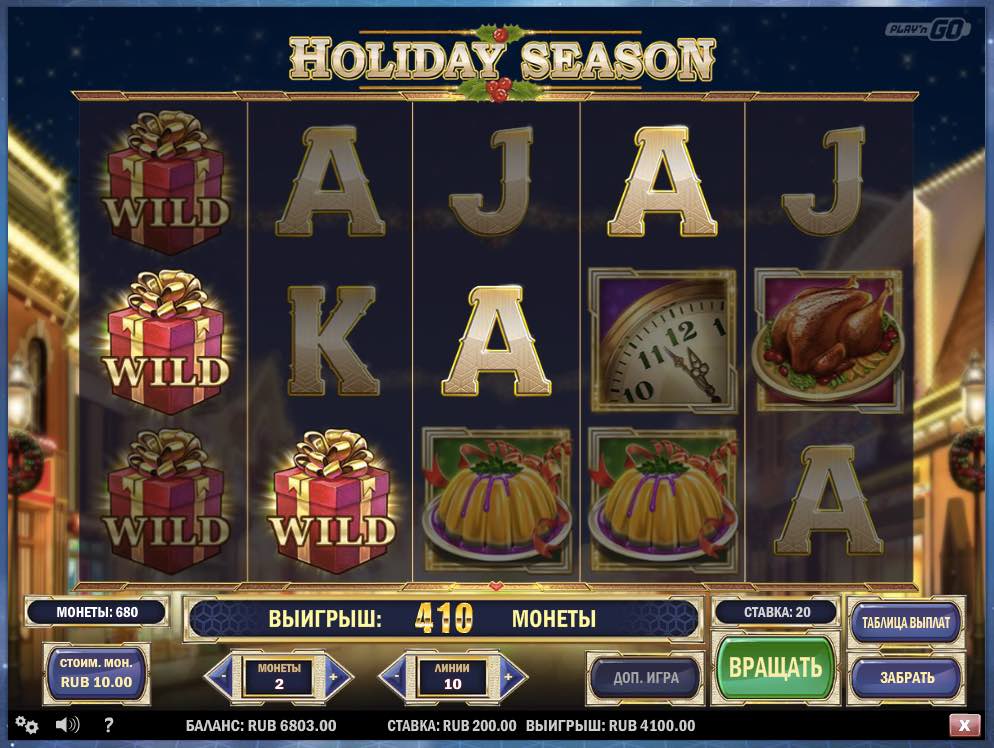Viewport: 994px width, 748px height.
Task: Decrease the МОНЕТЫ coins per line
Action: coord(222,678)
